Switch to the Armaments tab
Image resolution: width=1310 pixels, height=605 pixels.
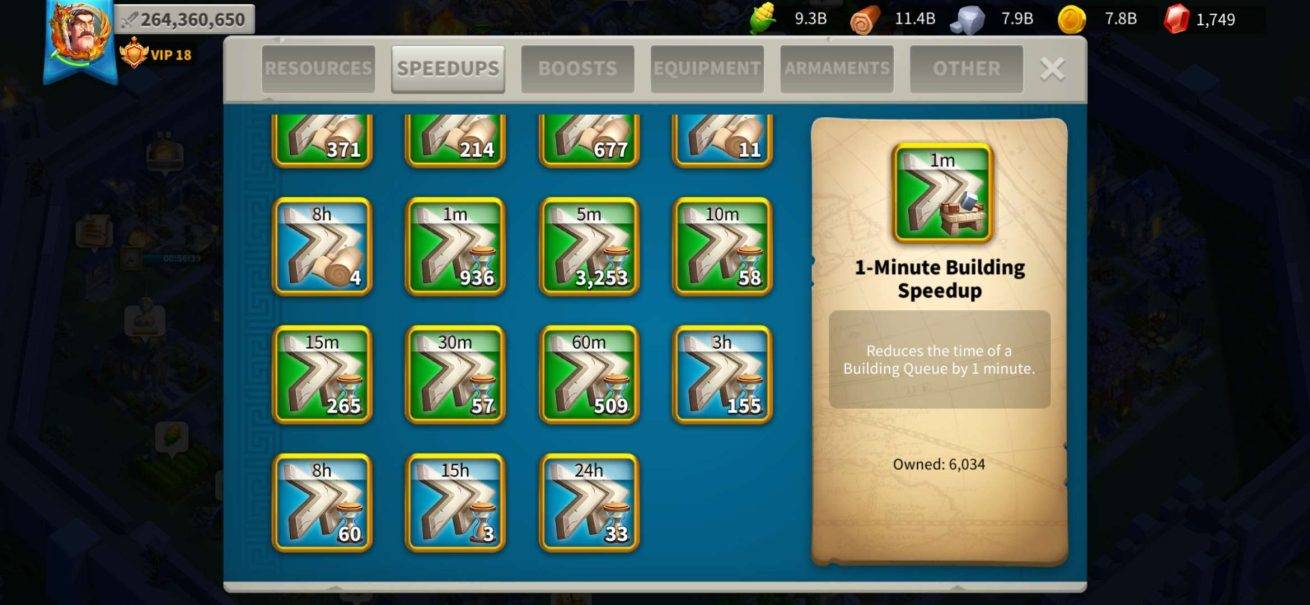[837, 69]
